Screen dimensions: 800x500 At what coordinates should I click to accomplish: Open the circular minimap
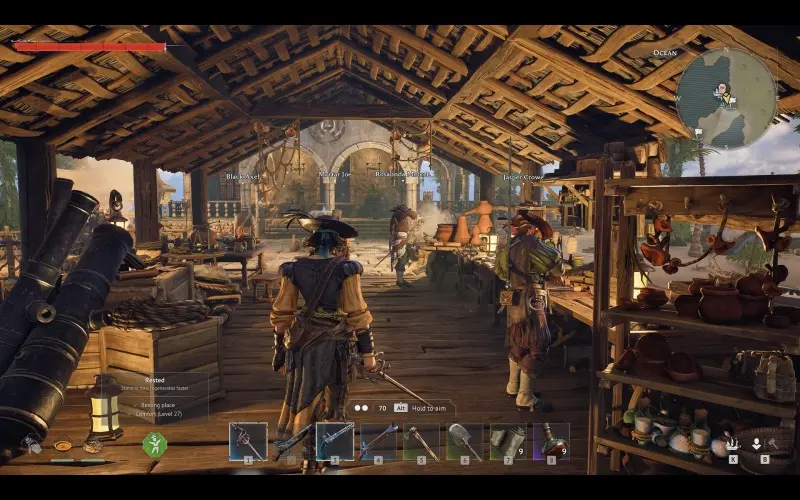(726, 98)
